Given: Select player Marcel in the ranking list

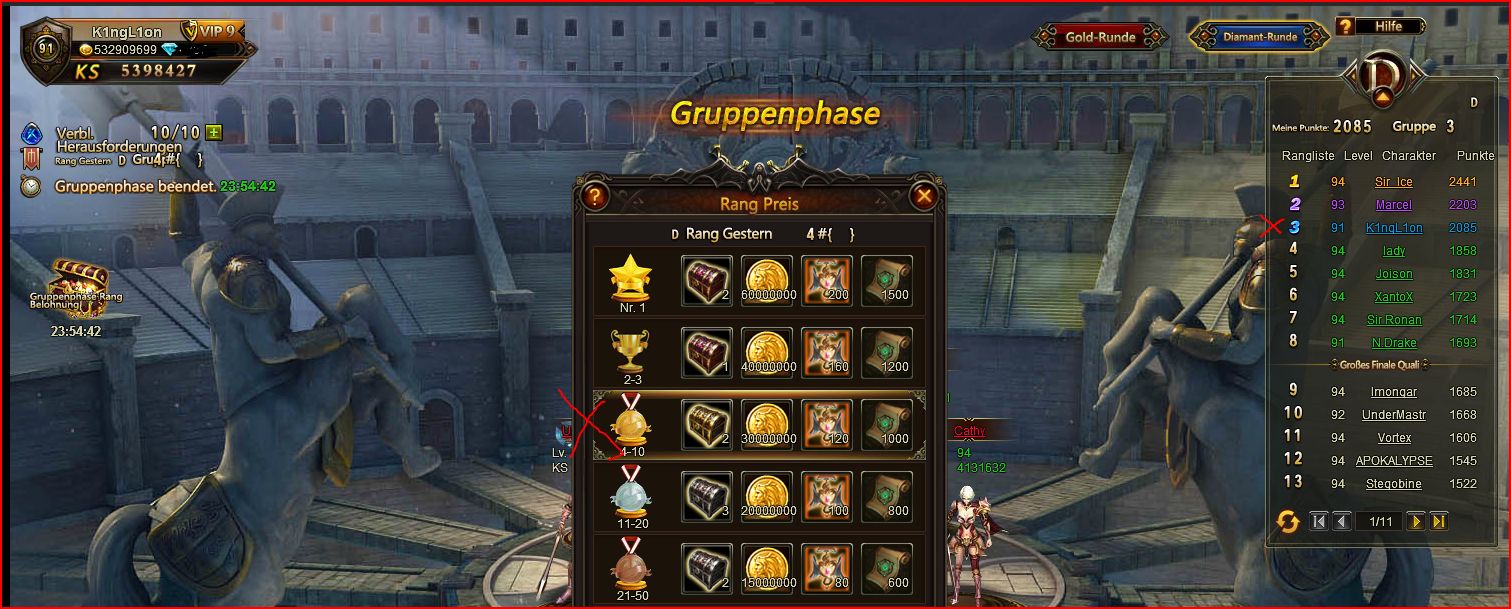Looking at the screenshot, I should [x=1394, y=205].
